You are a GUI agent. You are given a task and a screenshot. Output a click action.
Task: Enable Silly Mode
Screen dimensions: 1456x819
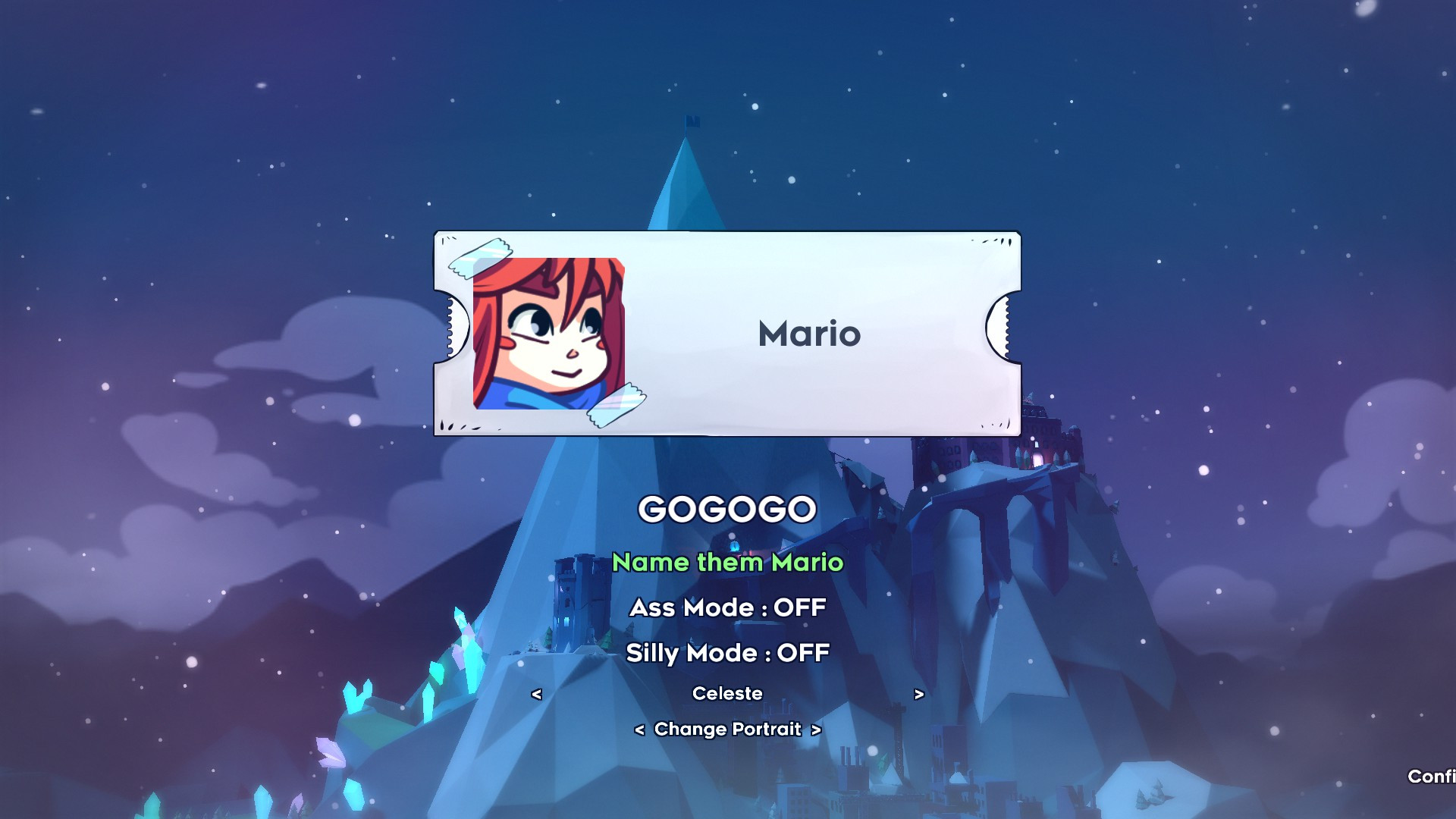(726, 652)
